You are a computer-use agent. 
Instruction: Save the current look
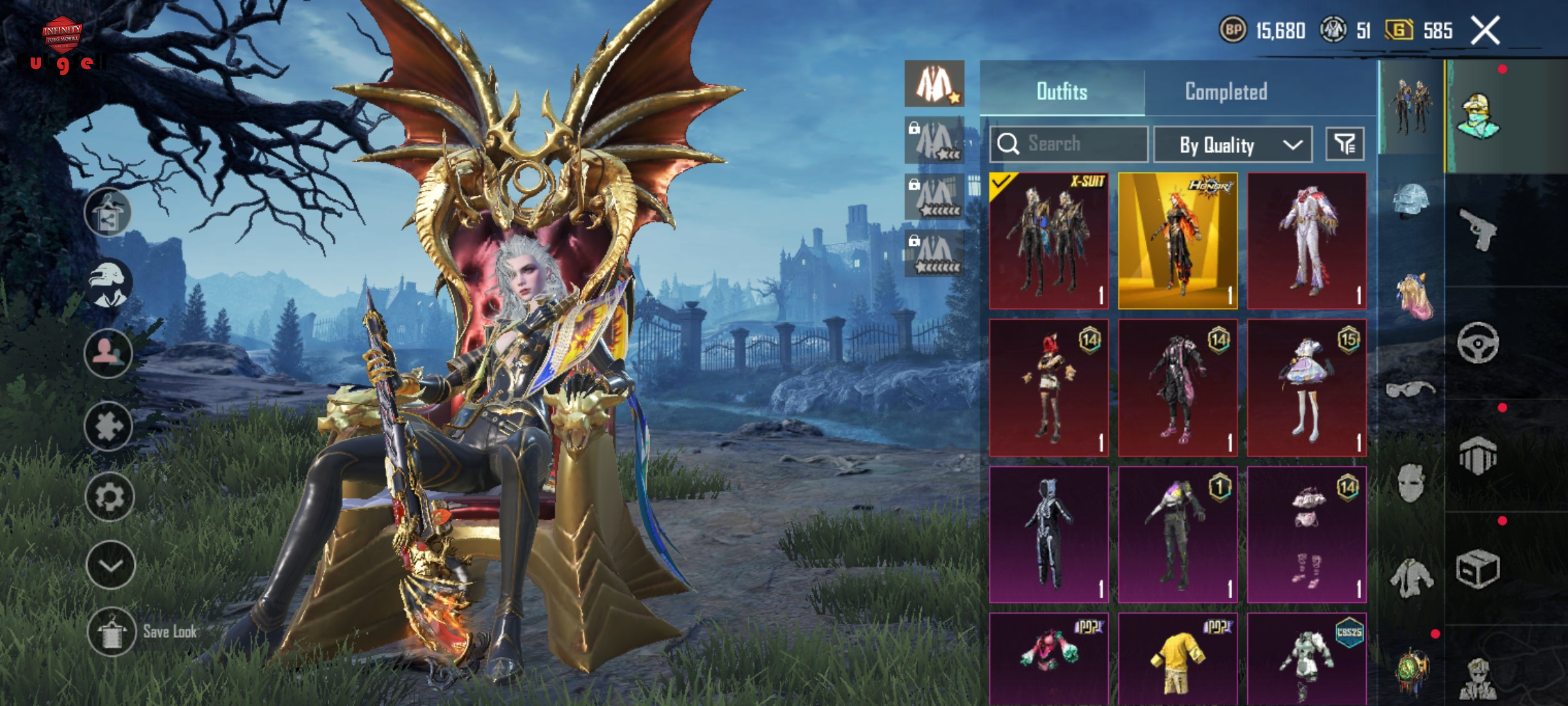(x=111, y=631)
